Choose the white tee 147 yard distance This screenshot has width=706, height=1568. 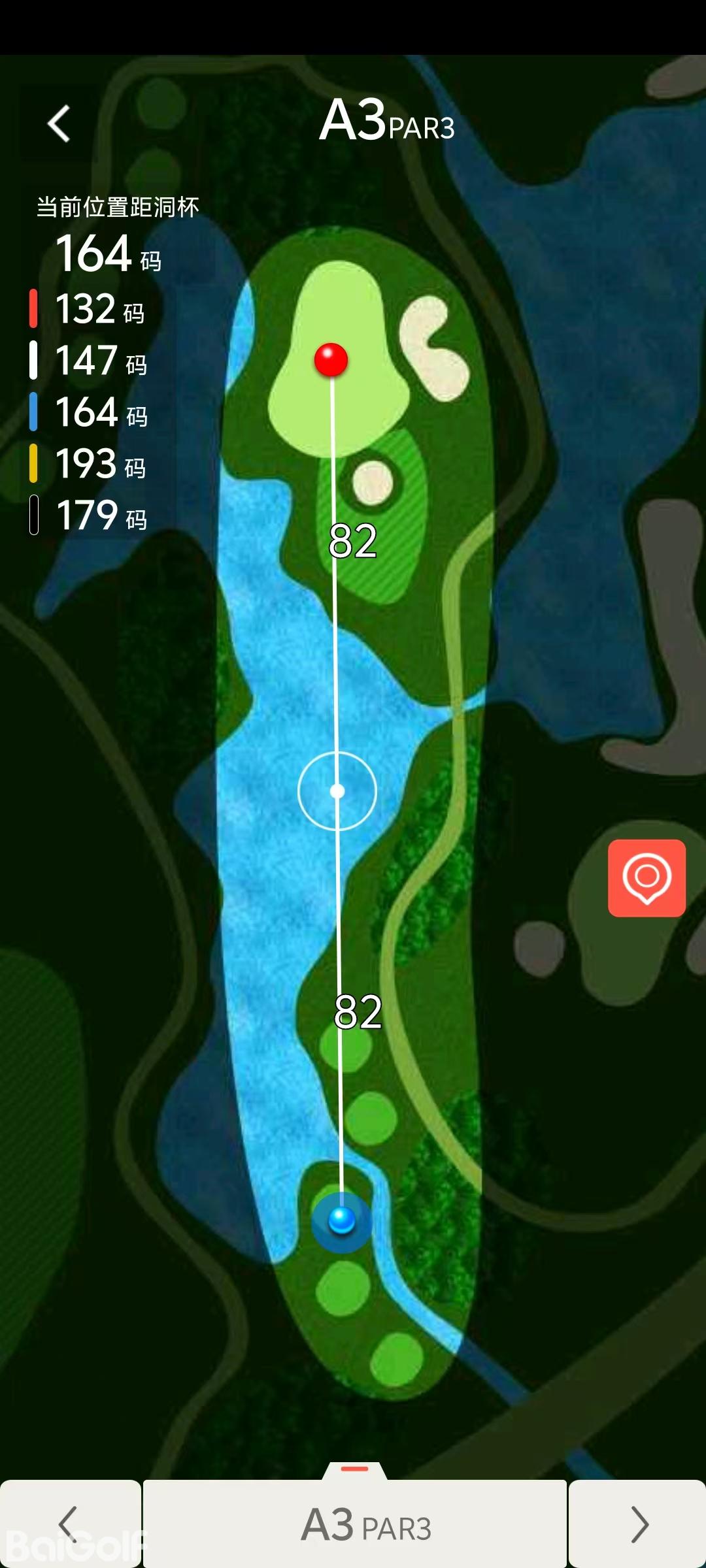pos(99,361)
